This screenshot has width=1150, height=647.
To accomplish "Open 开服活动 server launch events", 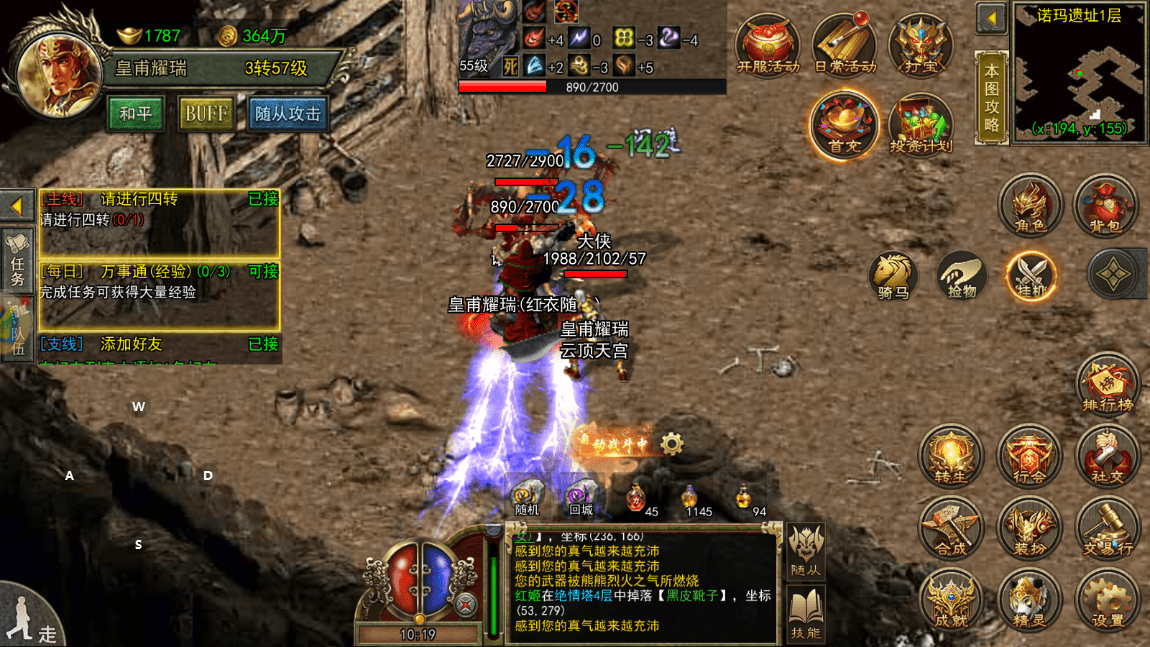I will pos(767,46).
